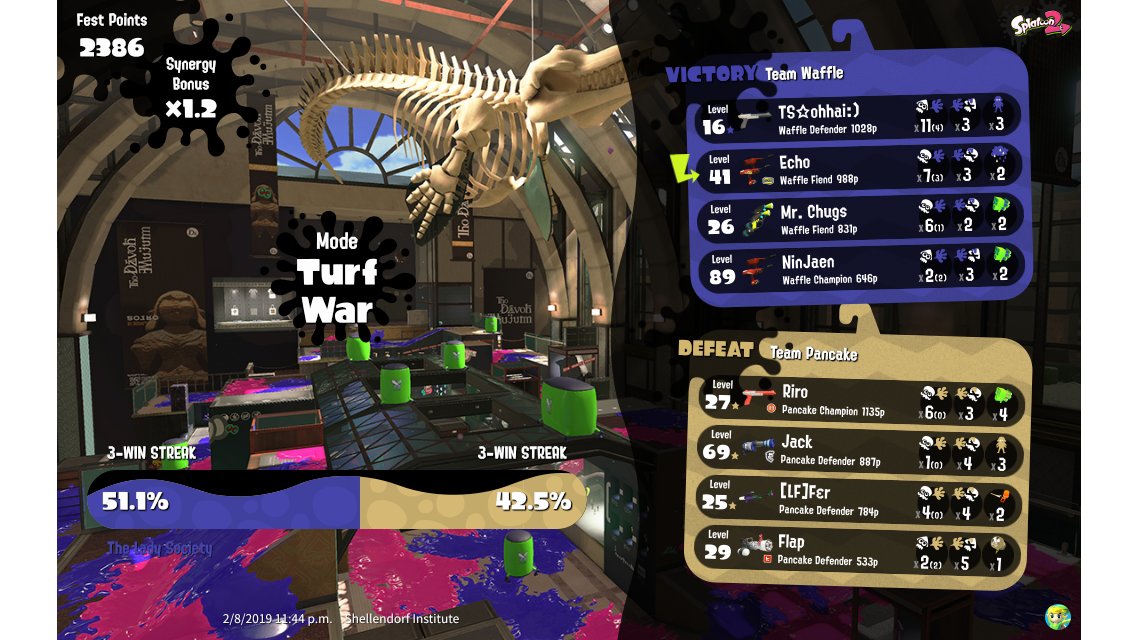Select TS☆ohhai:) player row

click(x=860, y=118)
